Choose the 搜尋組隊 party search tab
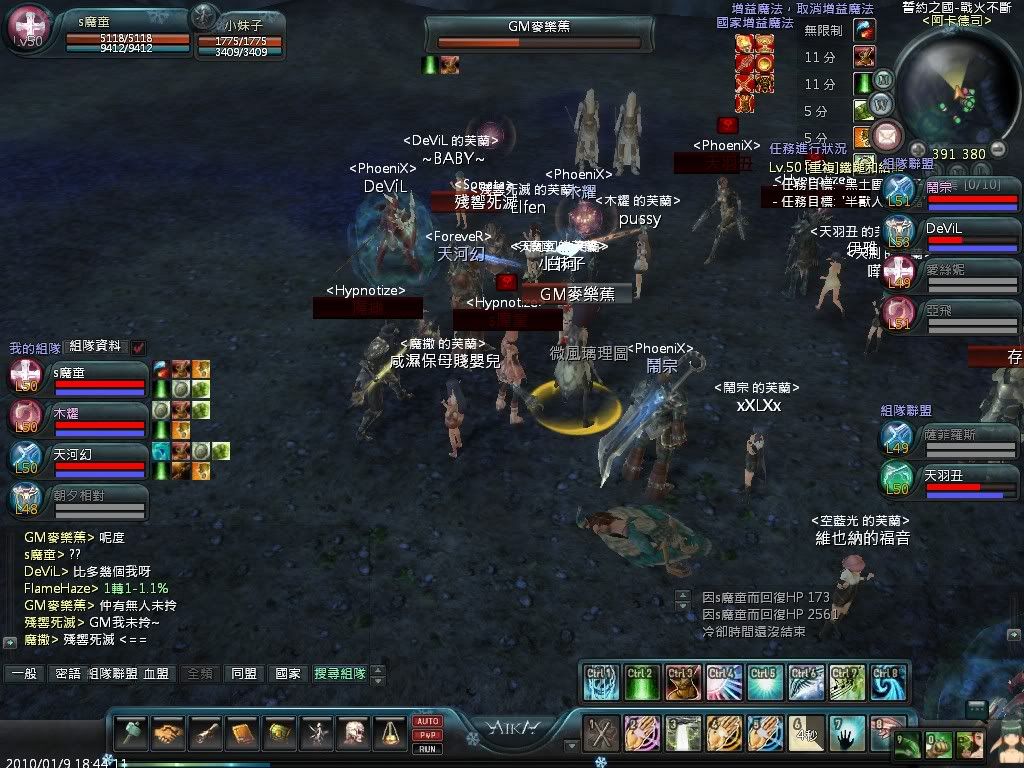 coord(340,674)
